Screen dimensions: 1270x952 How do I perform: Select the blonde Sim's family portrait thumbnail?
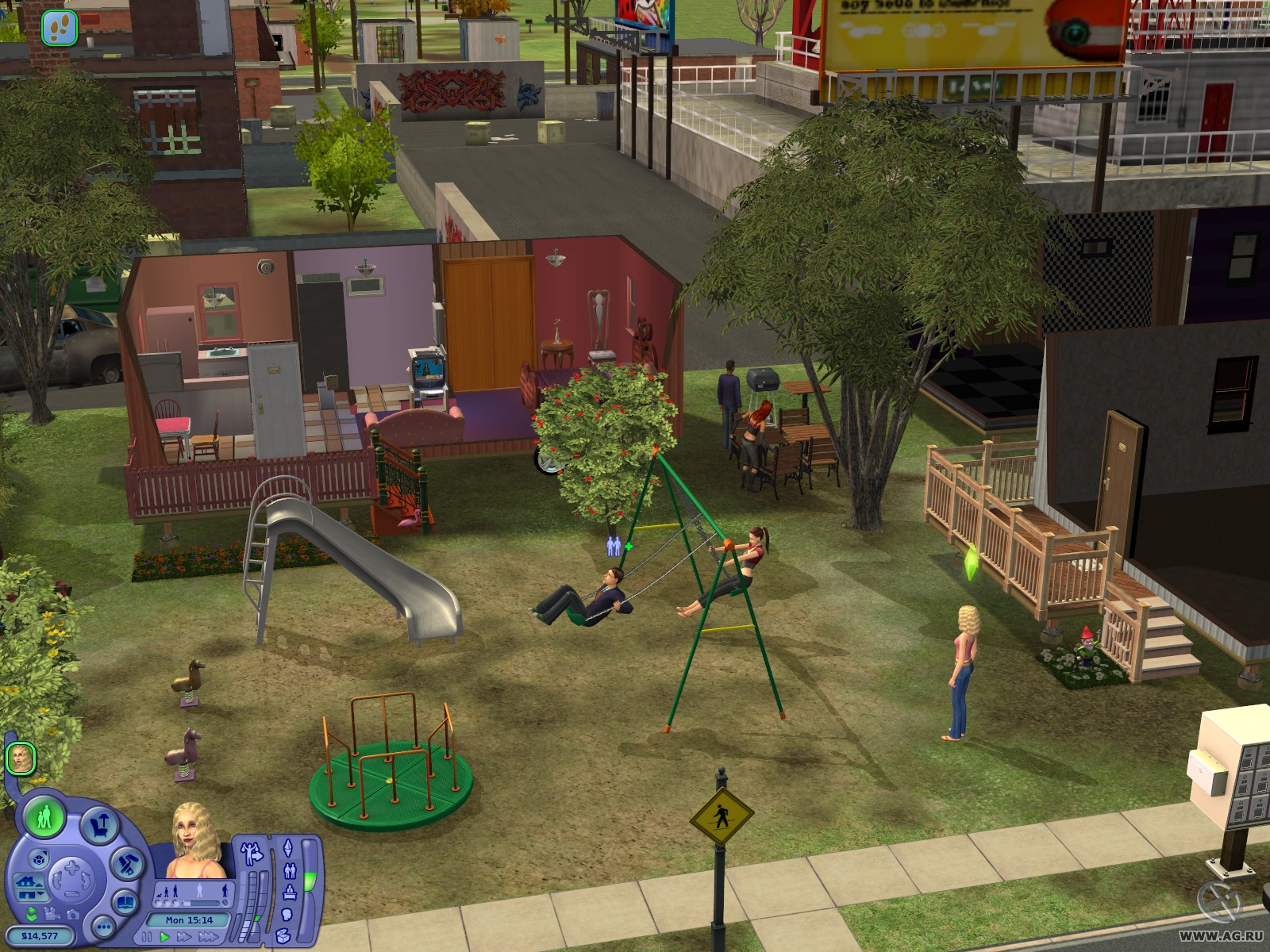pos(20,758)
